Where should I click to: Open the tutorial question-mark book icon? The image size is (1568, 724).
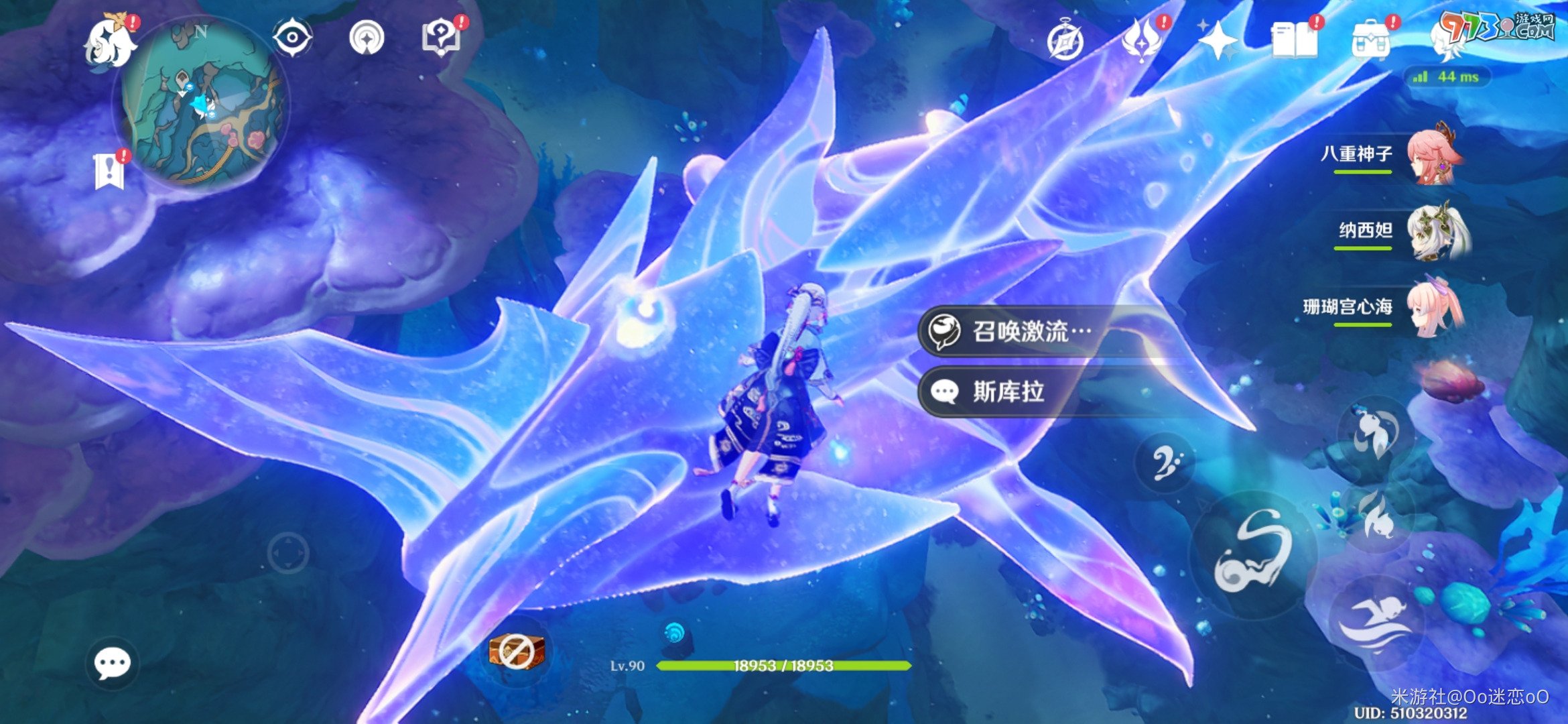click(x=440, y=38)
